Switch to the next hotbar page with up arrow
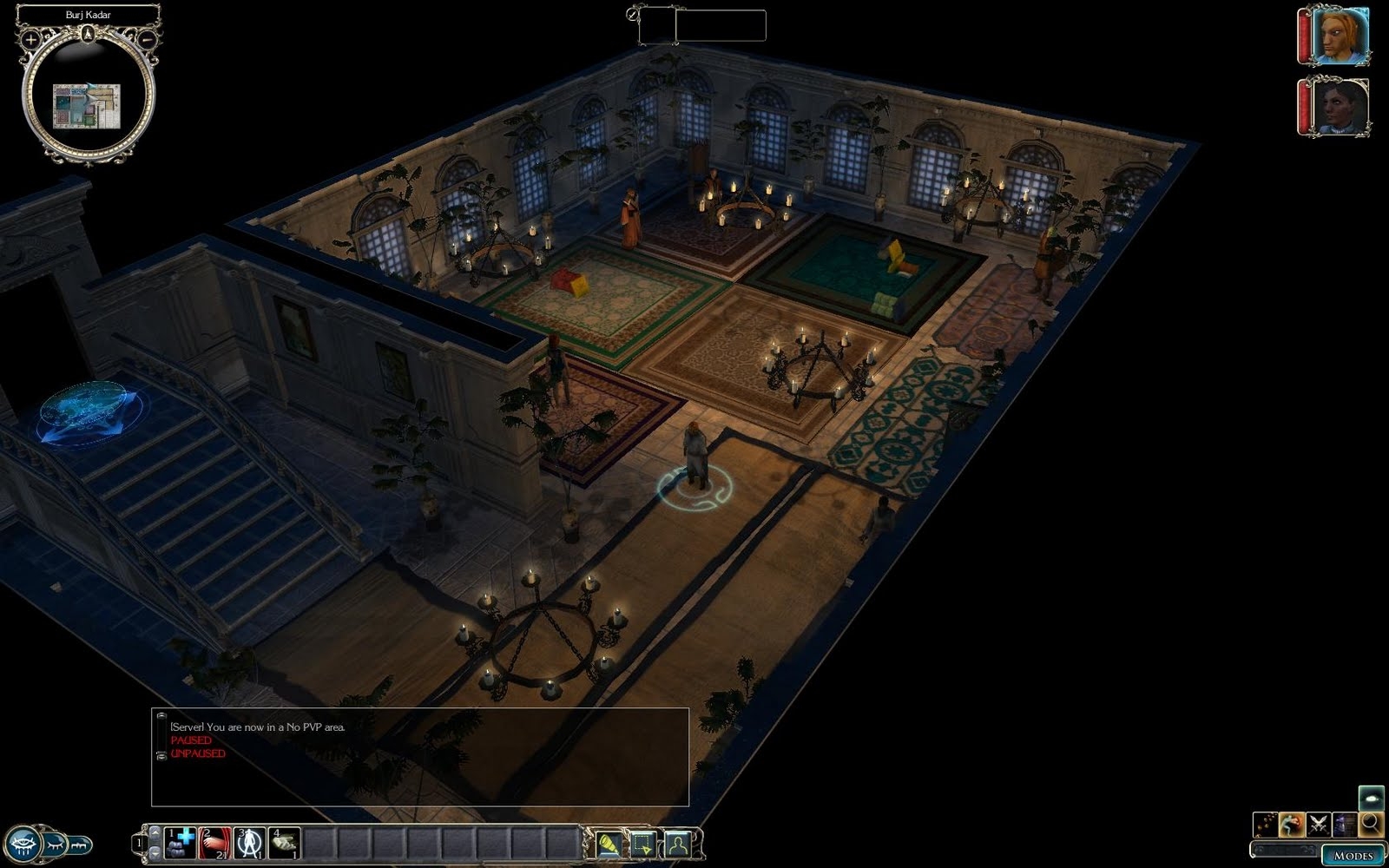The width and height of the screenshot is (1389, 868). (x=155, y=832)
